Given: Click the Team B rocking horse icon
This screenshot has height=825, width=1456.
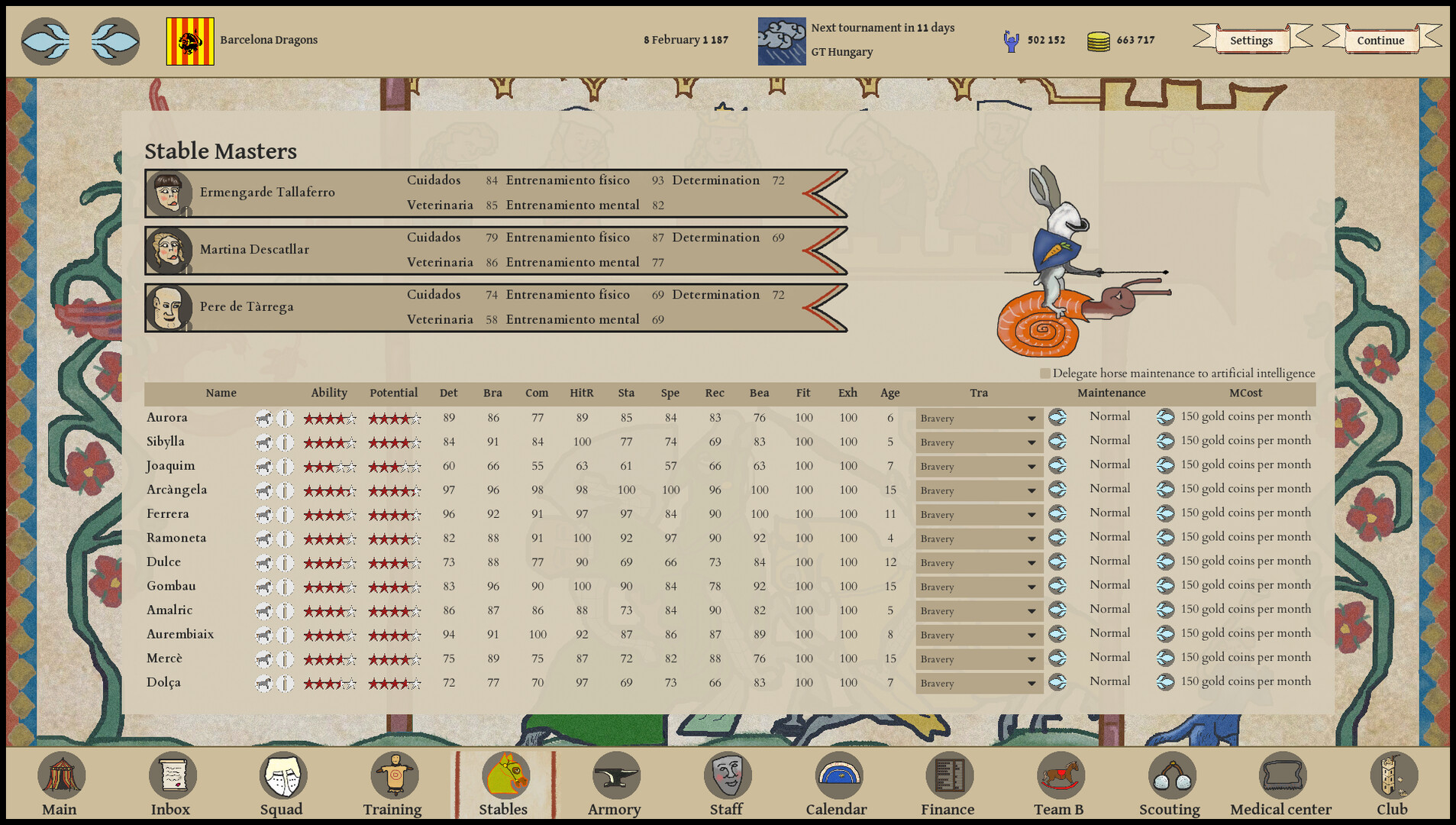Looking at the screenshot, I should click(x=1059, y=775).
